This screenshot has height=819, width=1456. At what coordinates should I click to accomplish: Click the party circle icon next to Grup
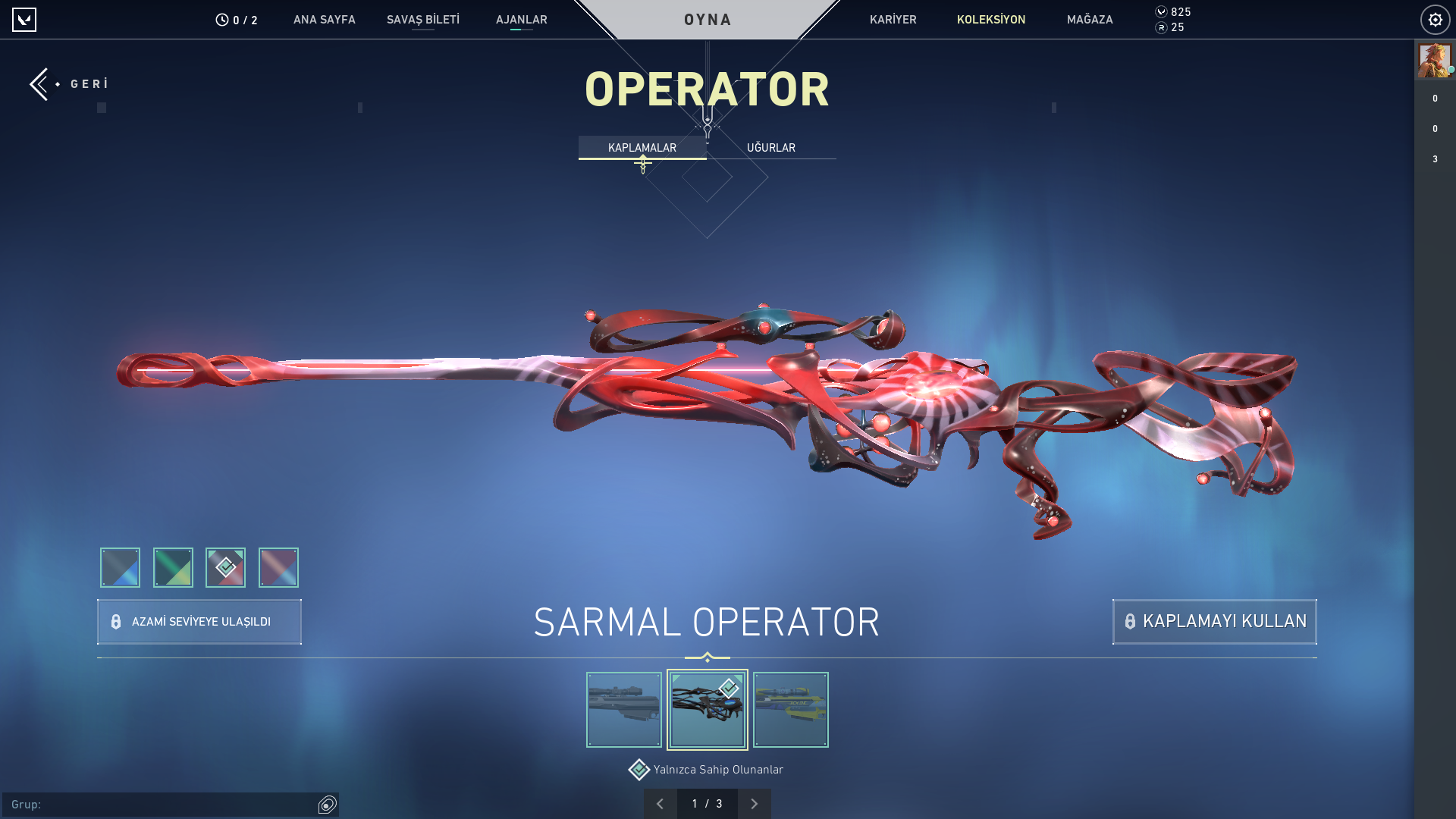point(326,805)
